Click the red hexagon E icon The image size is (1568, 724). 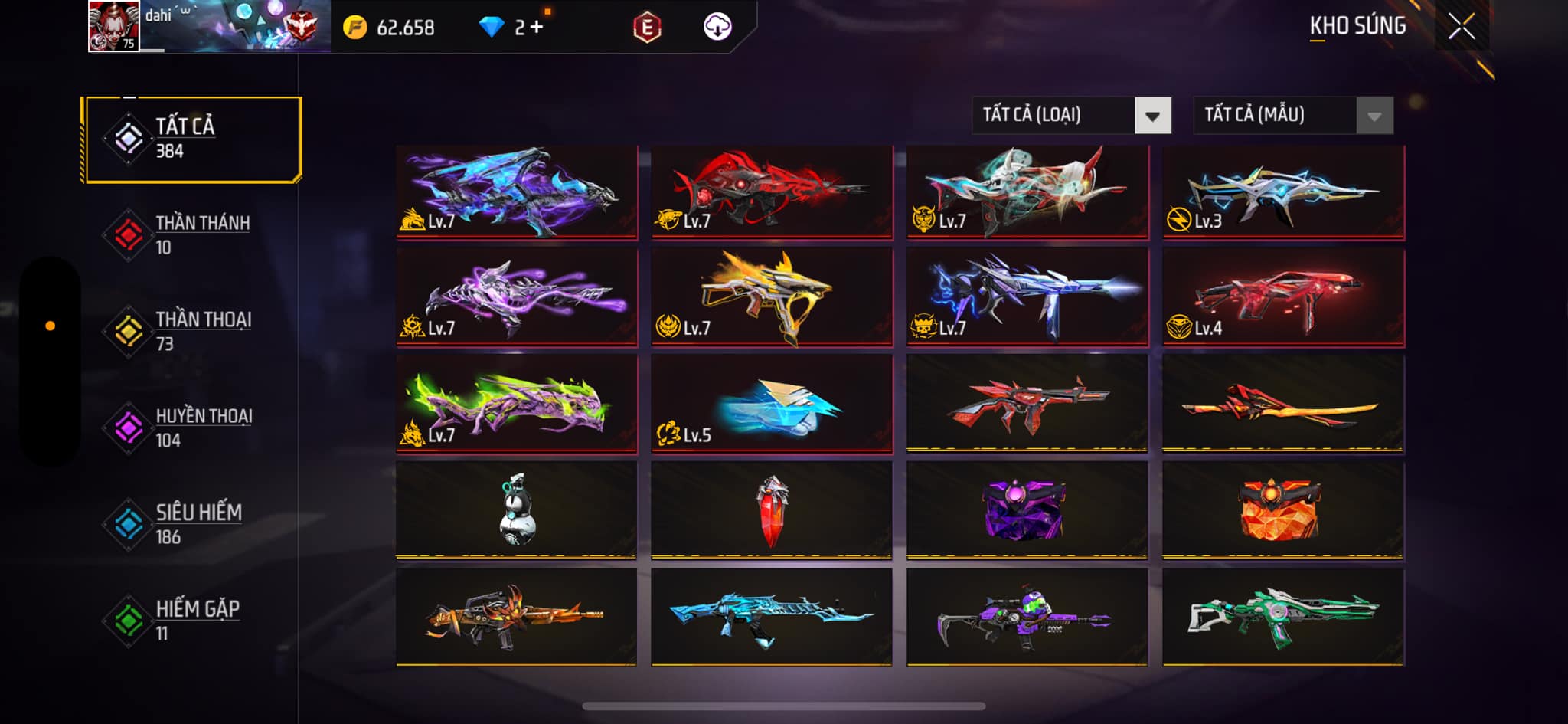coord(647,28)
